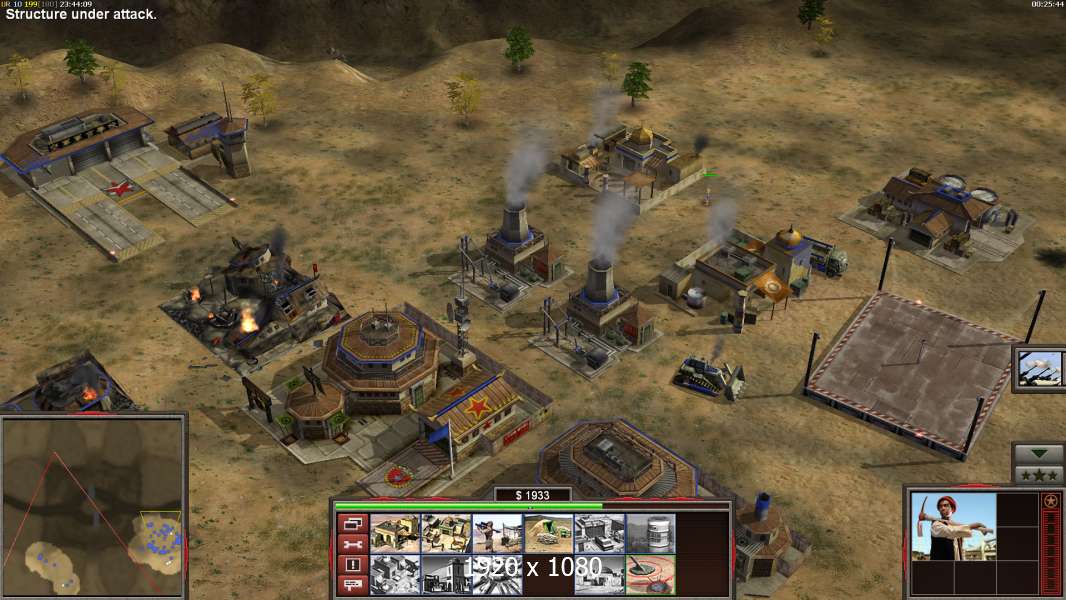The image size is (1066, 600).
Task: Select the greyed-out tall tower building icon
Action: pos(445,575)
